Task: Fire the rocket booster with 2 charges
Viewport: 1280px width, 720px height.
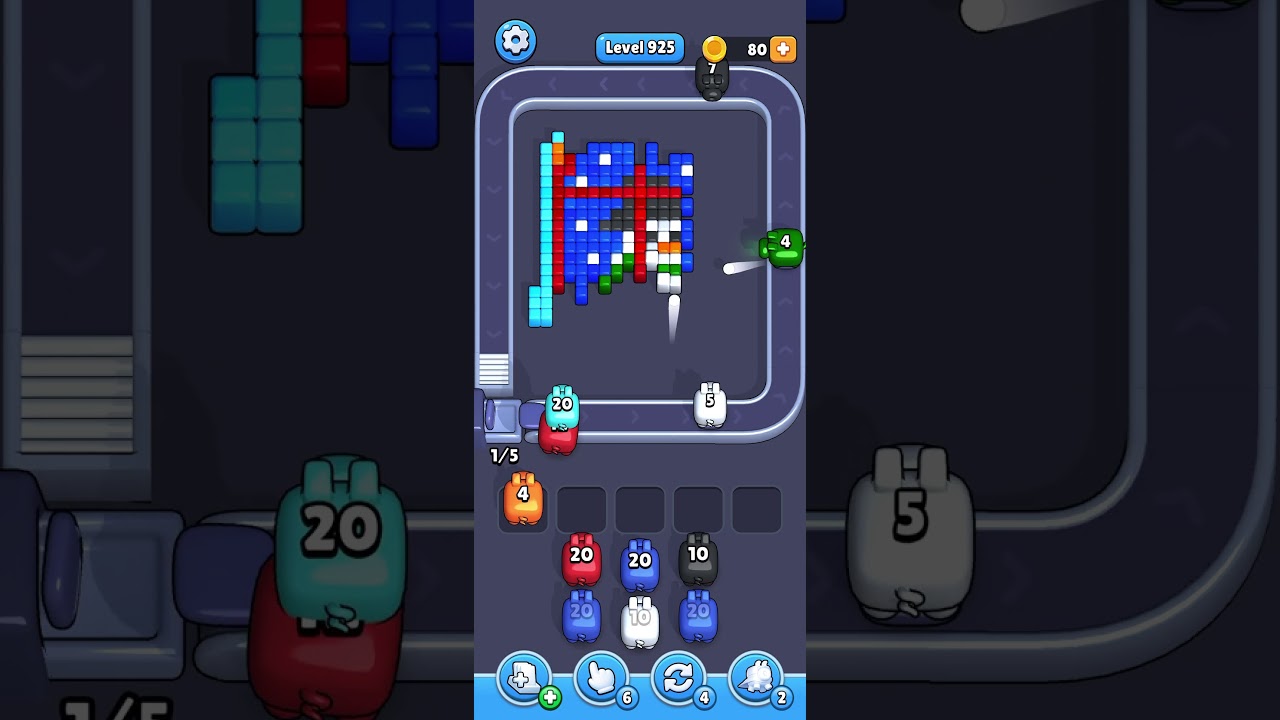Action: [756, 678]
